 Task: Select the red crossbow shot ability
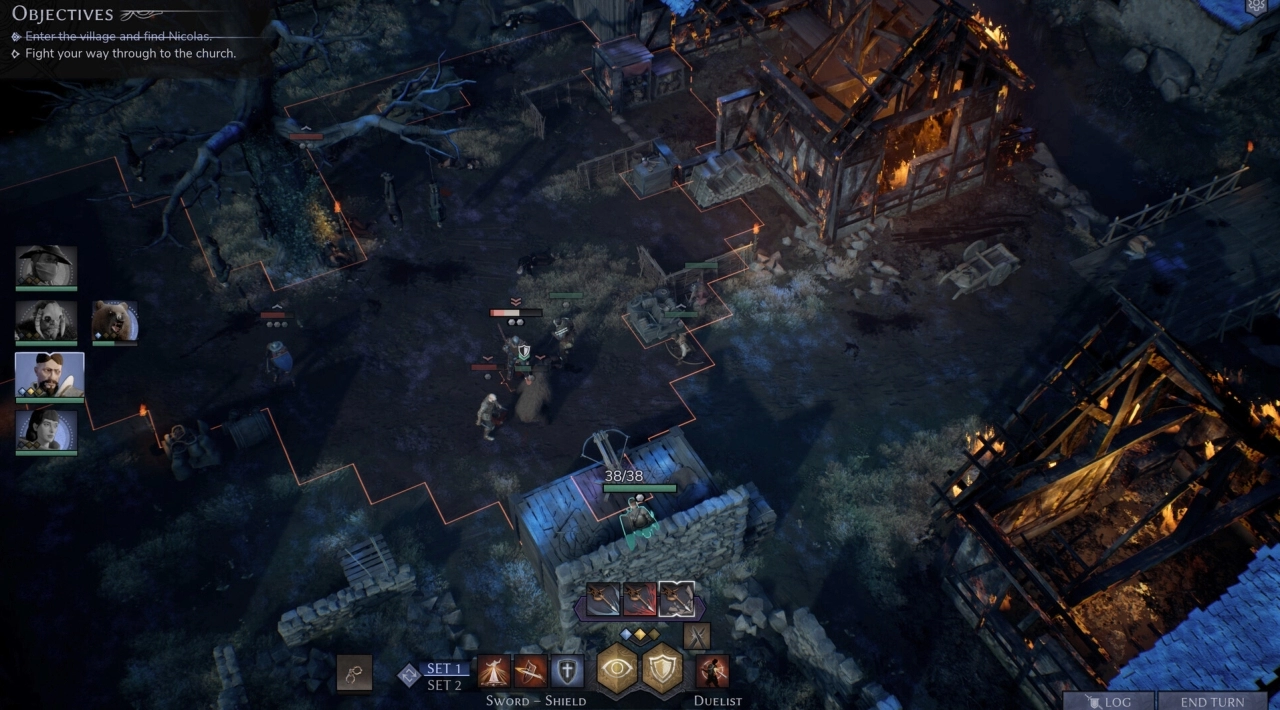click(x=640, y=600)
